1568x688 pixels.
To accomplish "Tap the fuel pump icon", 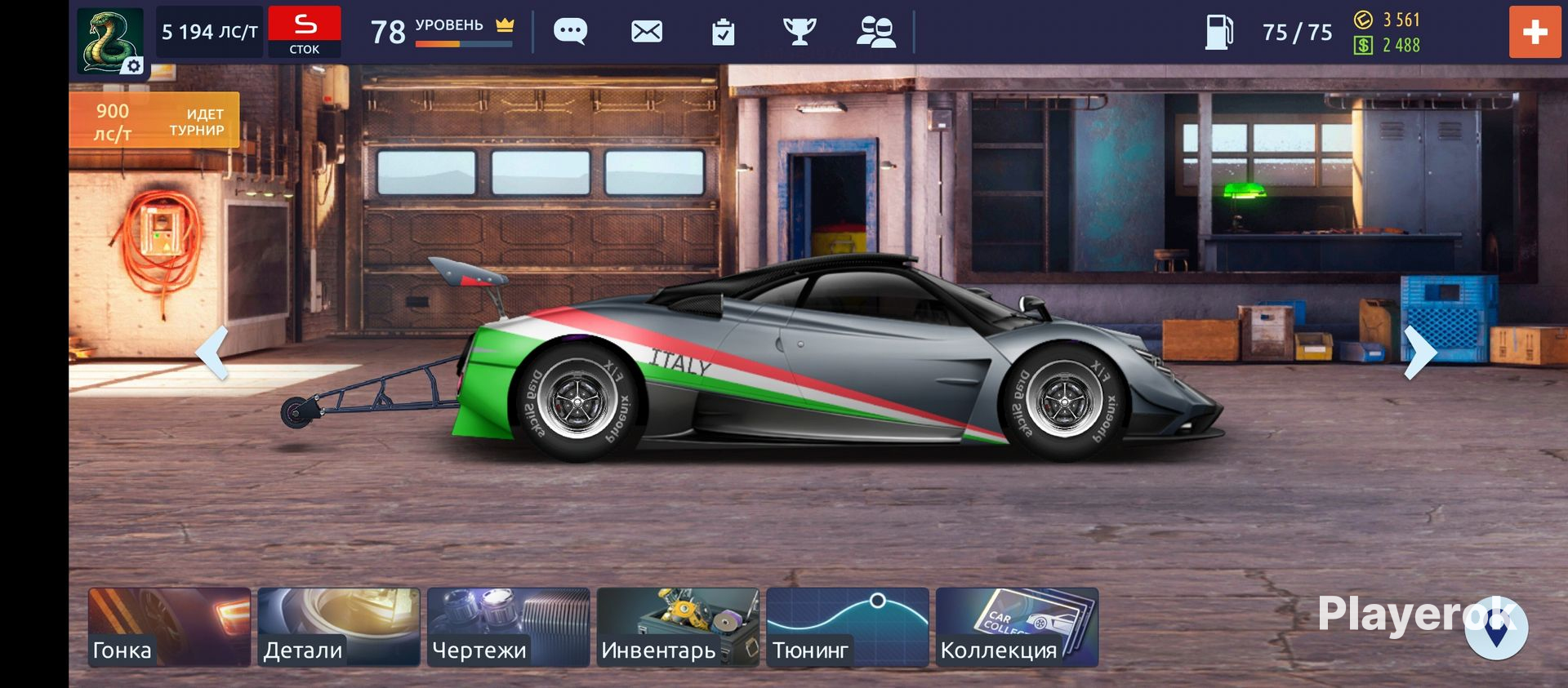I will click(x=1218, y=32).
